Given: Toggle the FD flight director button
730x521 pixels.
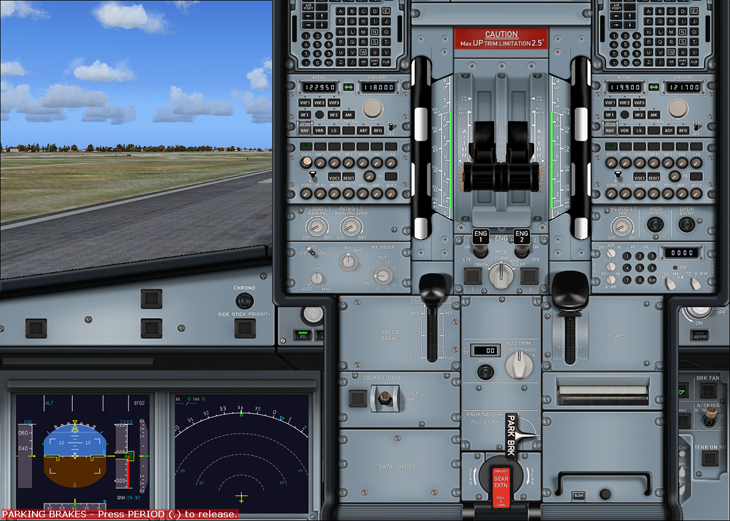Looking at the screenshot, I should [300, 337].
